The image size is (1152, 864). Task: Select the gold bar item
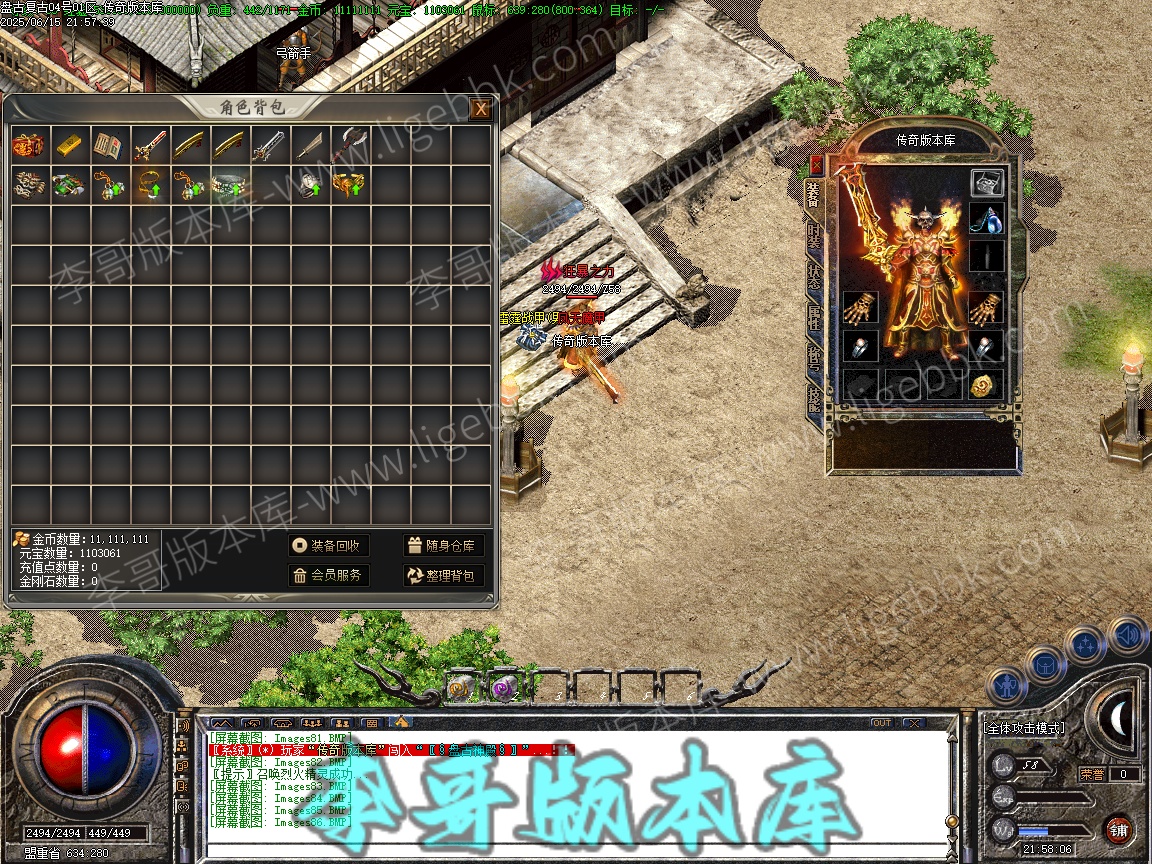click(x=69, y=145)
